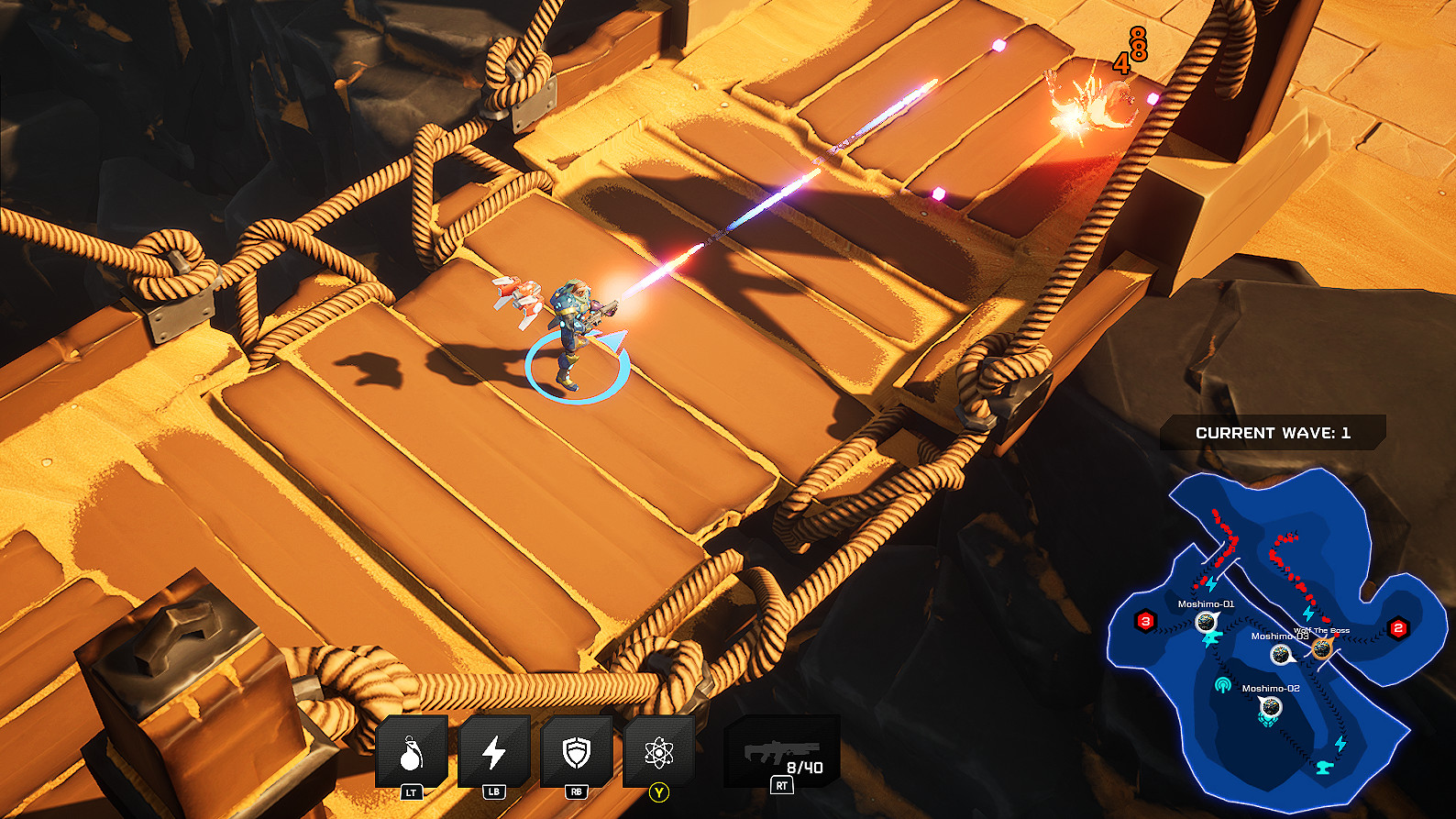This screenshot has width=1456, height=819.
Task: Activate the grenade ability
Action: click(412, 754)
